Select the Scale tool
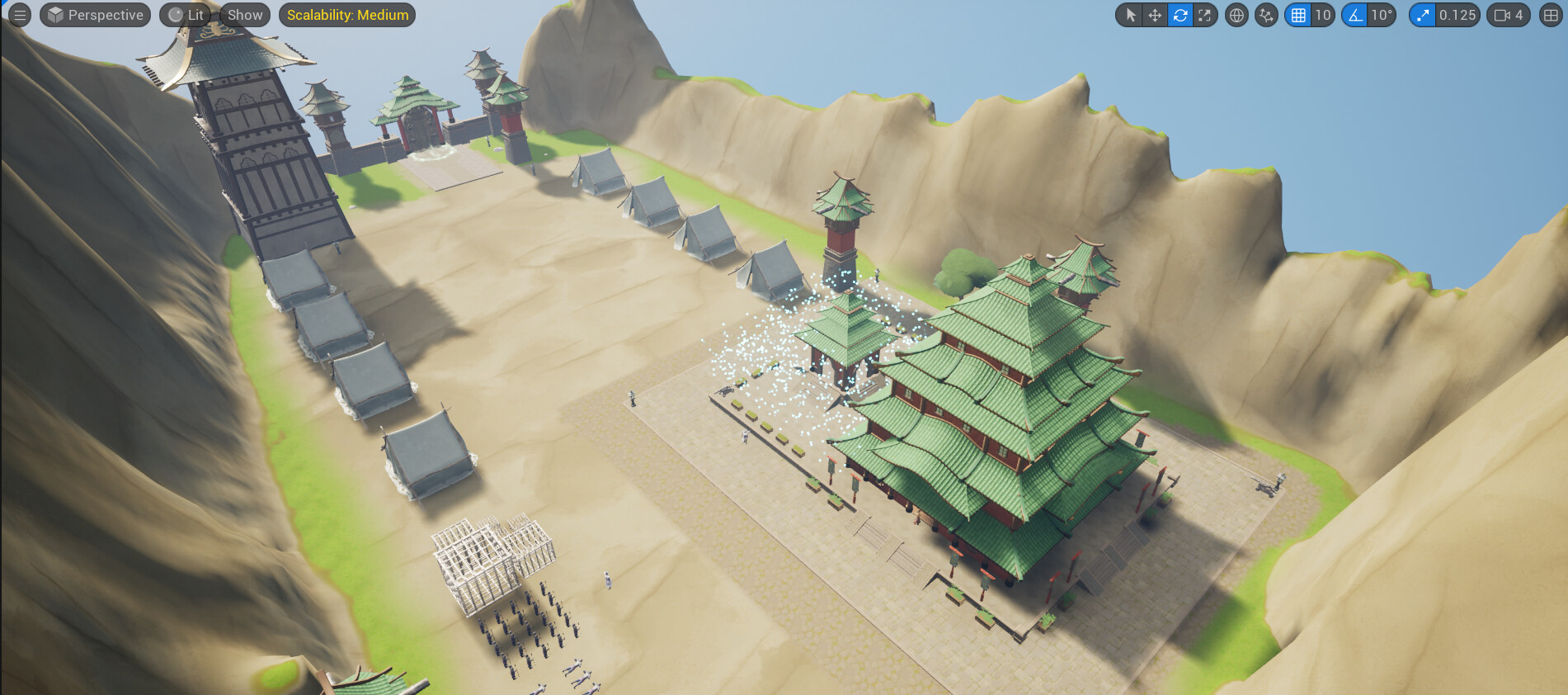This screenshot has height=695, width=1568. (x=1204, y=15)
